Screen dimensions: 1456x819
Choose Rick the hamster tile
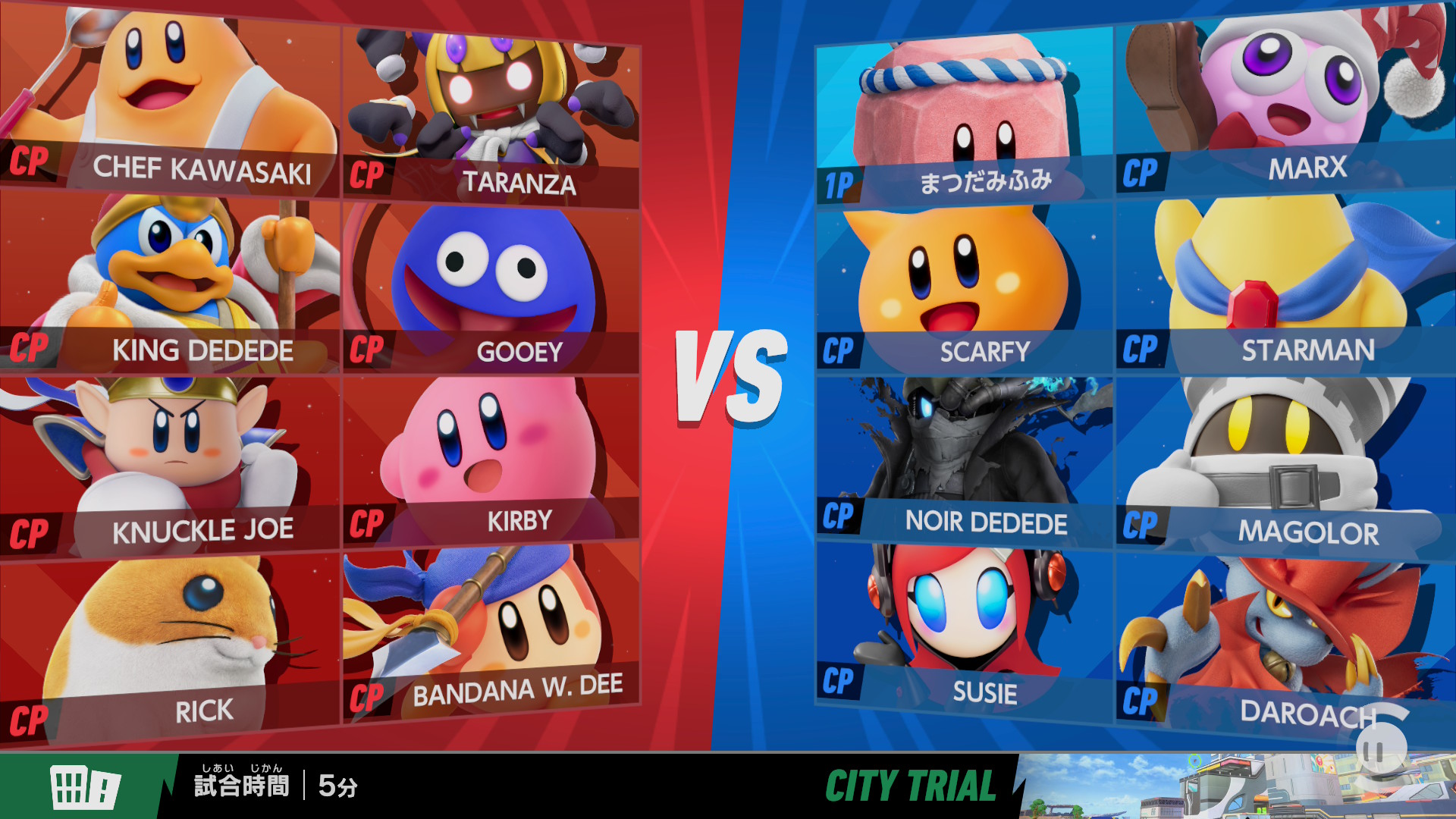tap(168, 645)
